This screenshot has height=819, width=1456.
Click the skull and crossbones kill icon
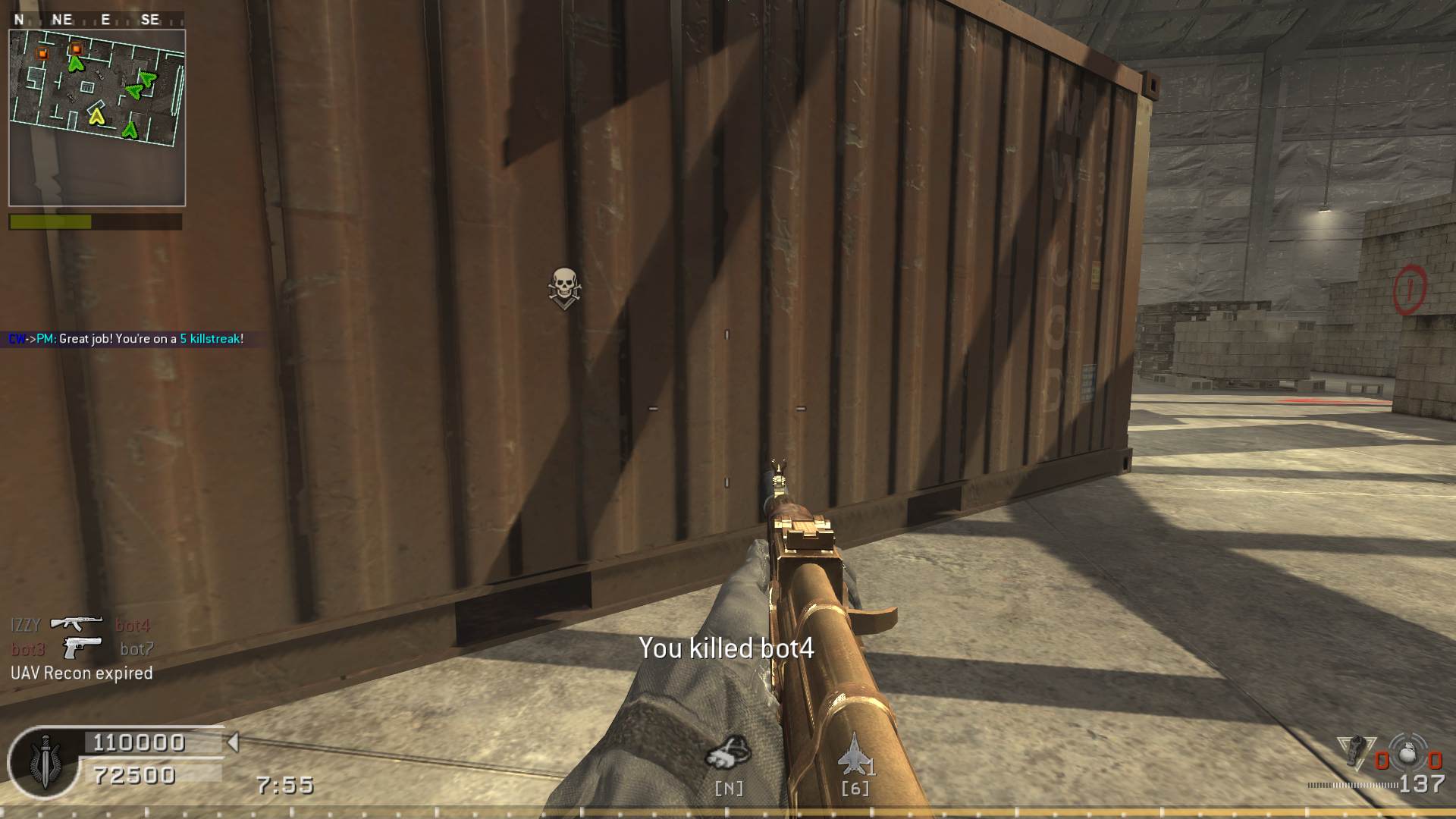point(563,287)
